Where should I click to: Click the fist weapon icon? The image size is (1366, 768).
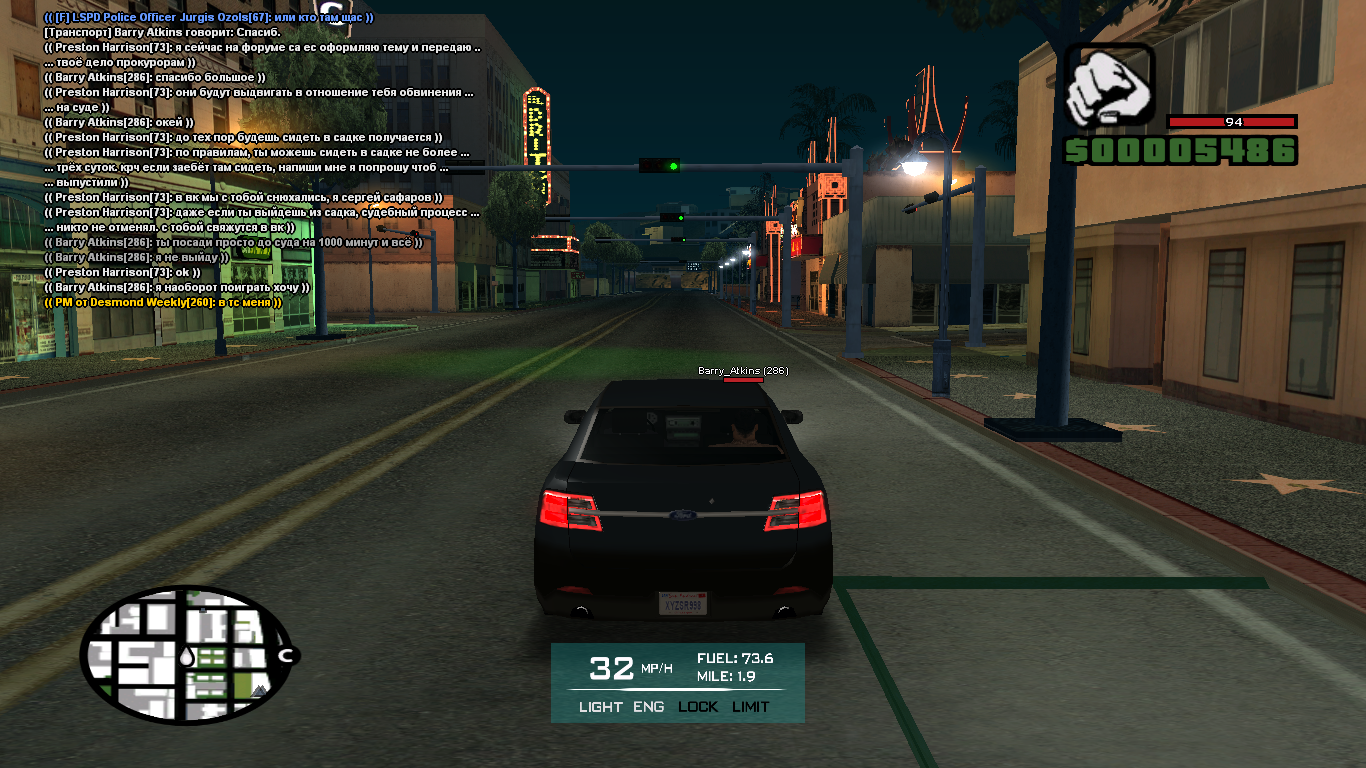coord(1108,88)
